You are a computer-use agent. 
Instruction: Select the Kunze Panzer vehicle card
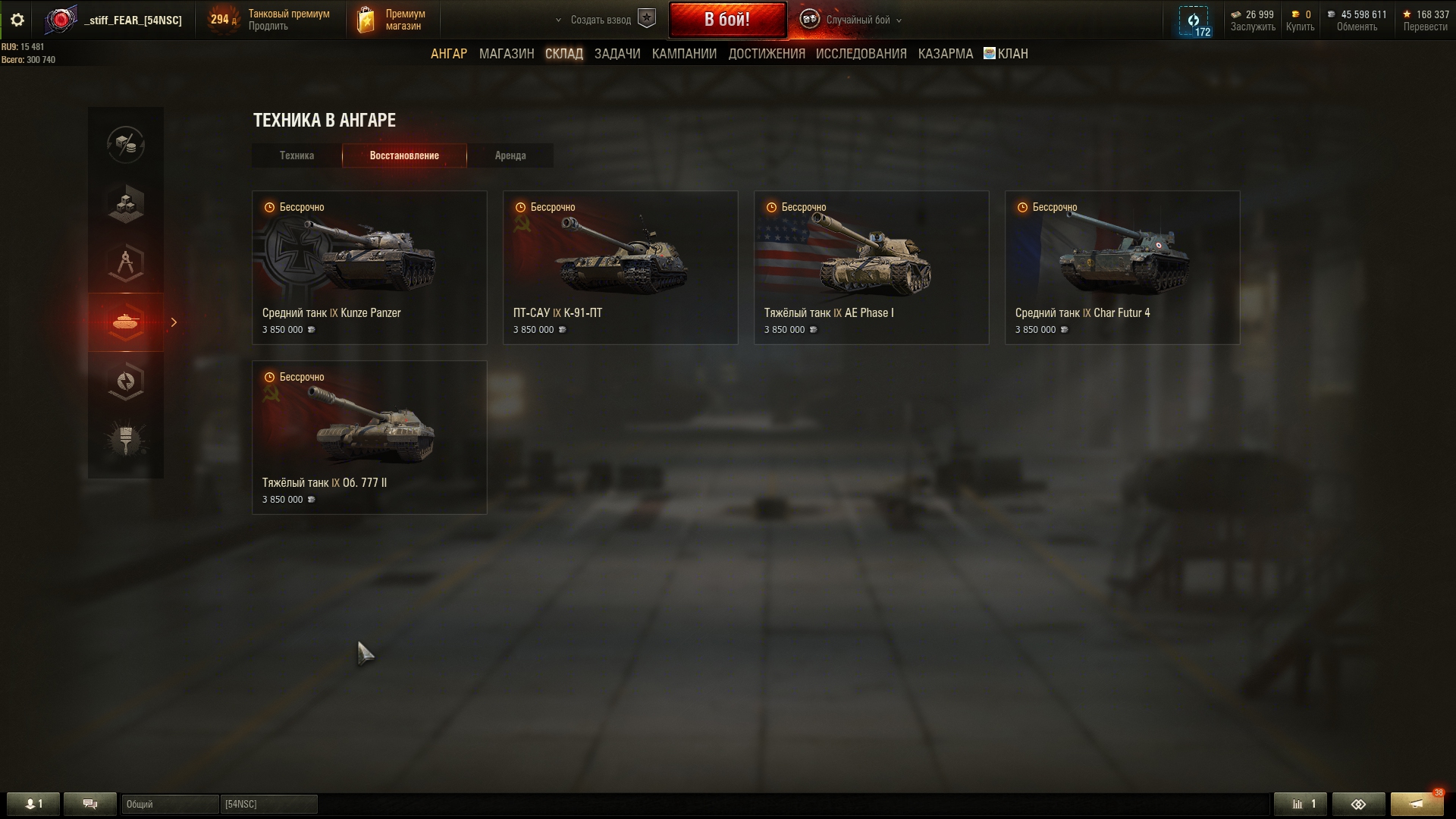pyautogui.click(x=369, y=268)
